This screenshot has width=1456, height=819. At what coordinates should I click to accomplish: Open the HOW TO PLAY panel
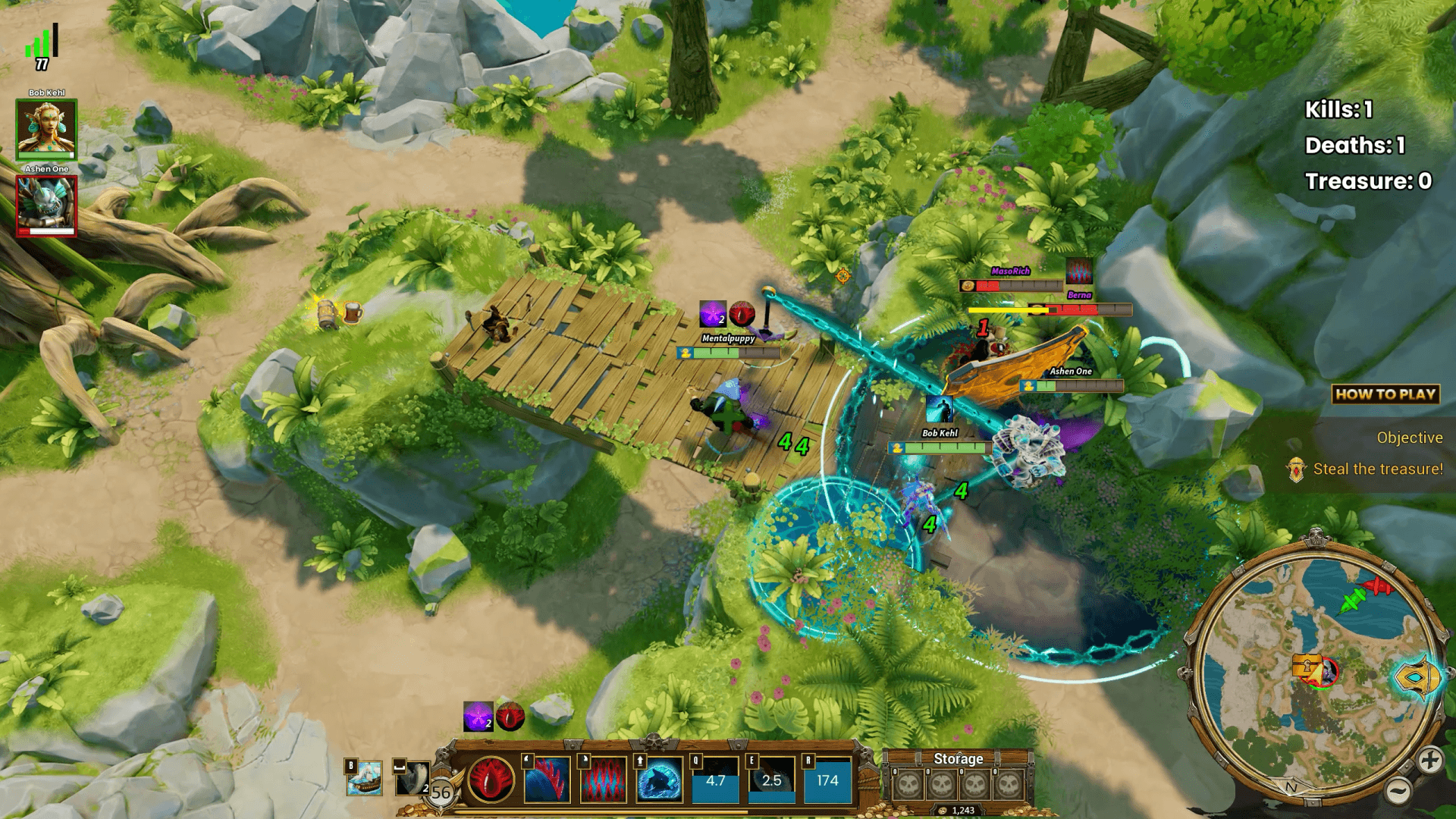pyautogui.click(x=1385, y=394)
